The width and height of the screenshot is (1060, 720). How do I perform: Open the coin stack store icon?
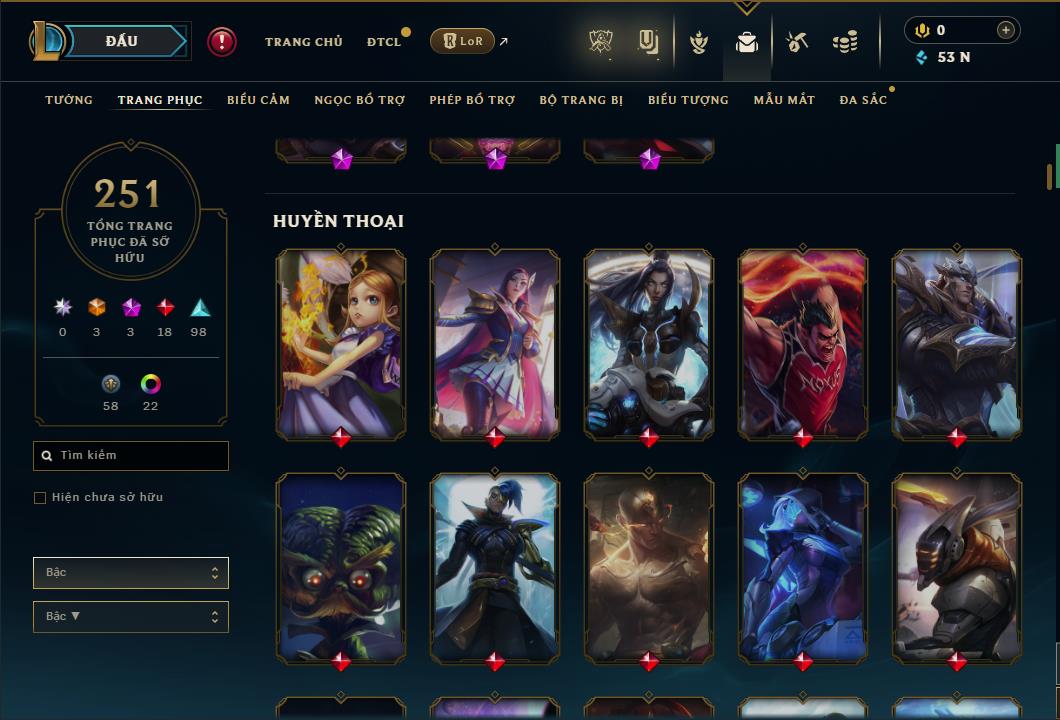(x=845, y=42)
